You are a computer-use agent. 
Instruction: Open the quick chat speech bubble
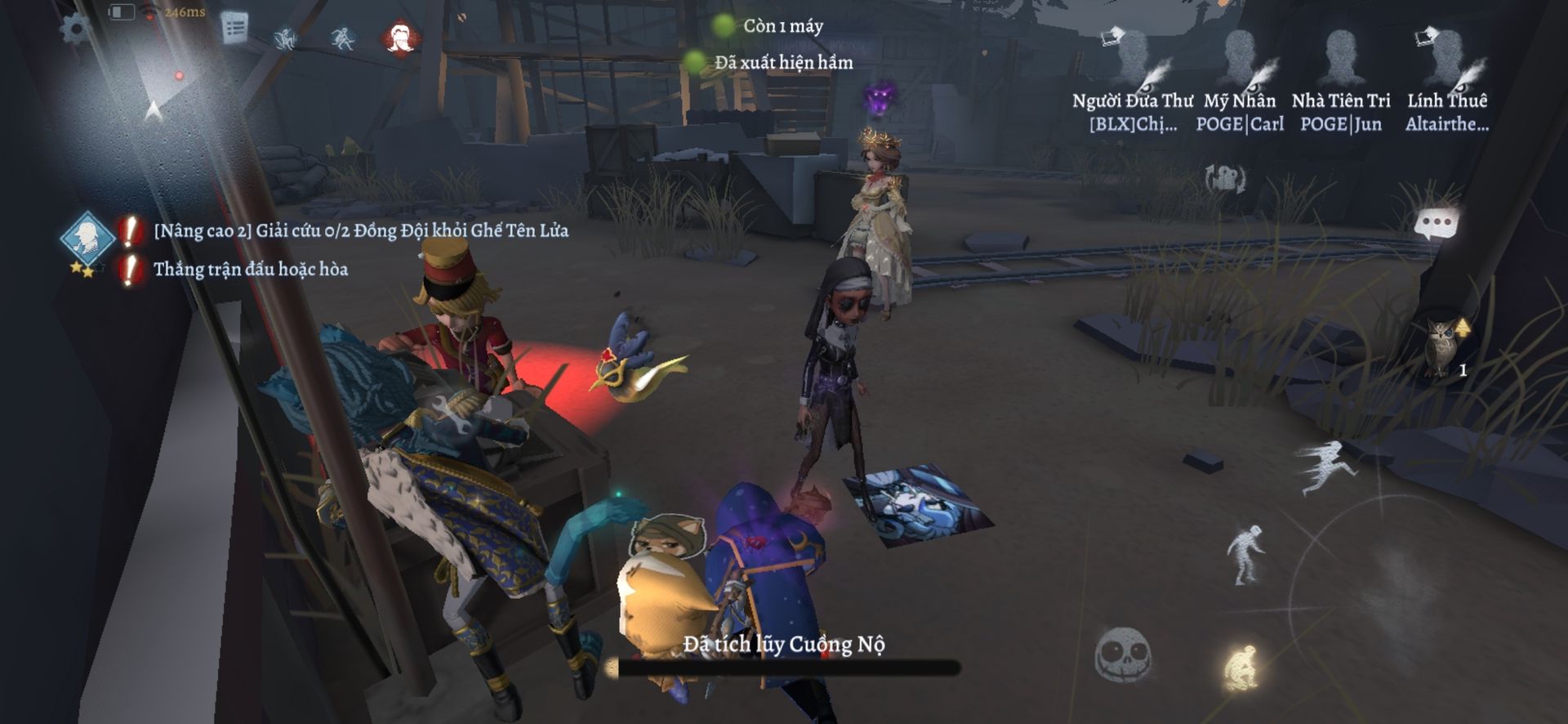click(x=1437, y=224)
